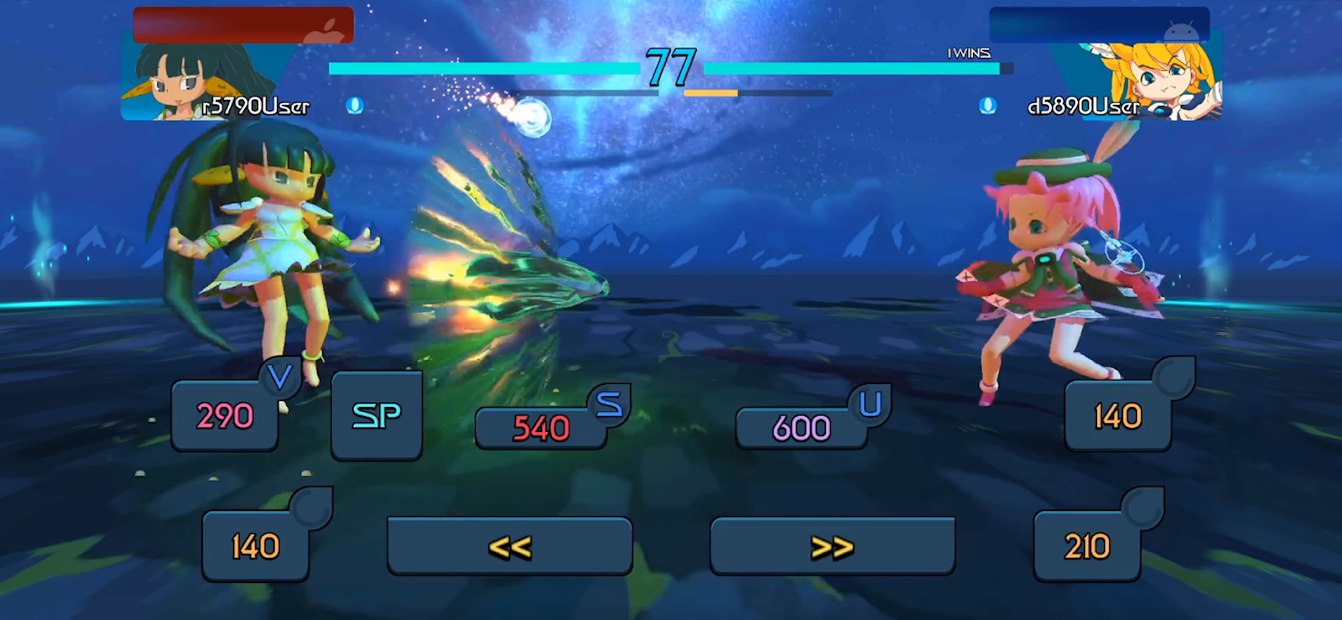Use the 140 attack below the 290 button
The image size is (1342, 620).
pos(256,546)
